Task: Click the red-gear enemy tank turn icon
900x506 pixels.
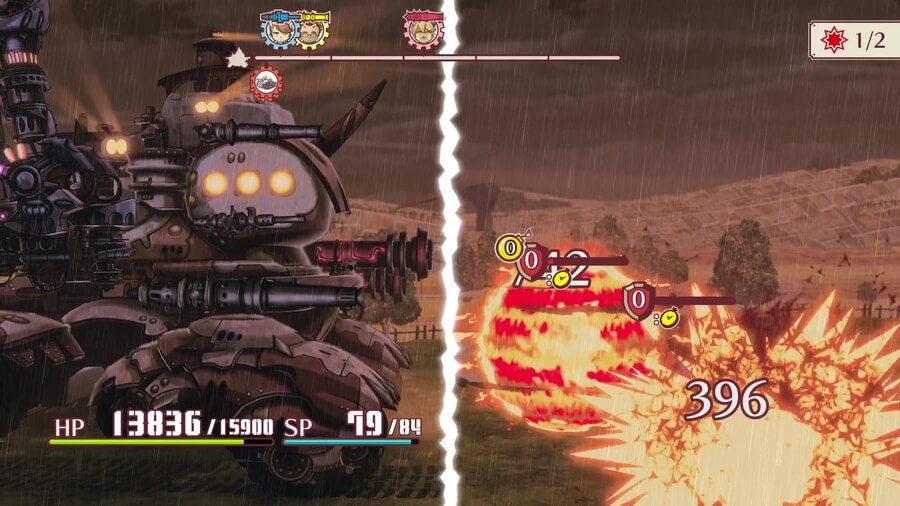Action: [x=266, y=84]
